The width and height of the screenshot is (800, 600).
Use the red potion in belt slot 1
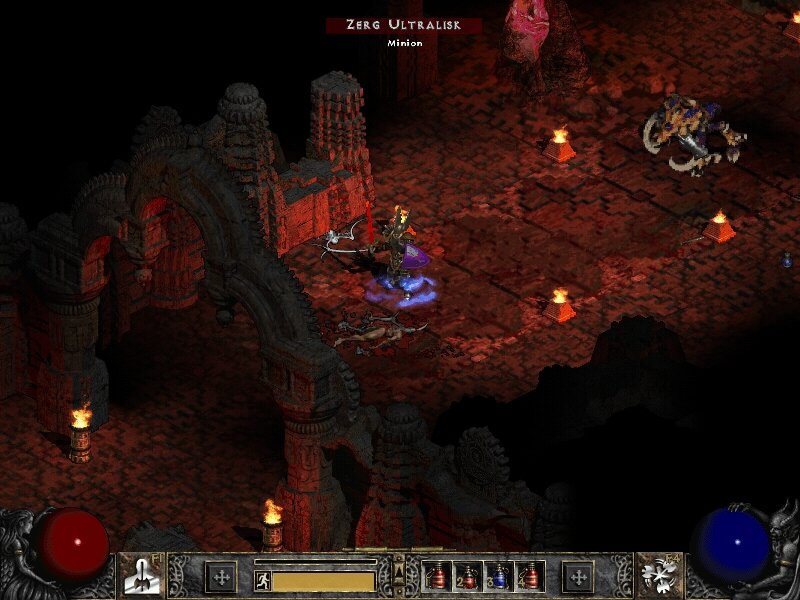pyautogui.click(x=439, y=576)
